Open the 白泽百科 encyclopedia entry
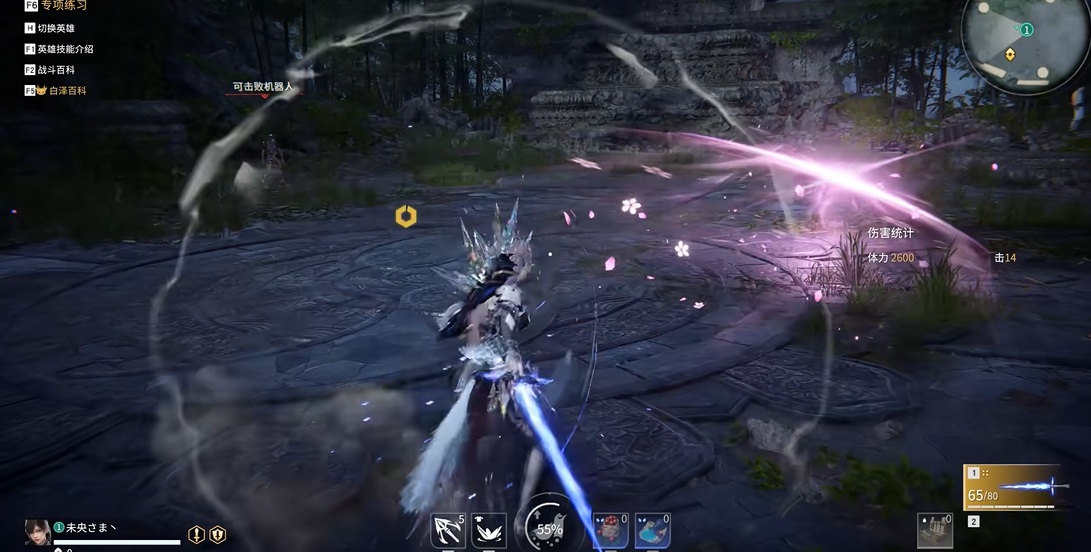This screenshot has height=552, width=1091. tap(60, 91)
